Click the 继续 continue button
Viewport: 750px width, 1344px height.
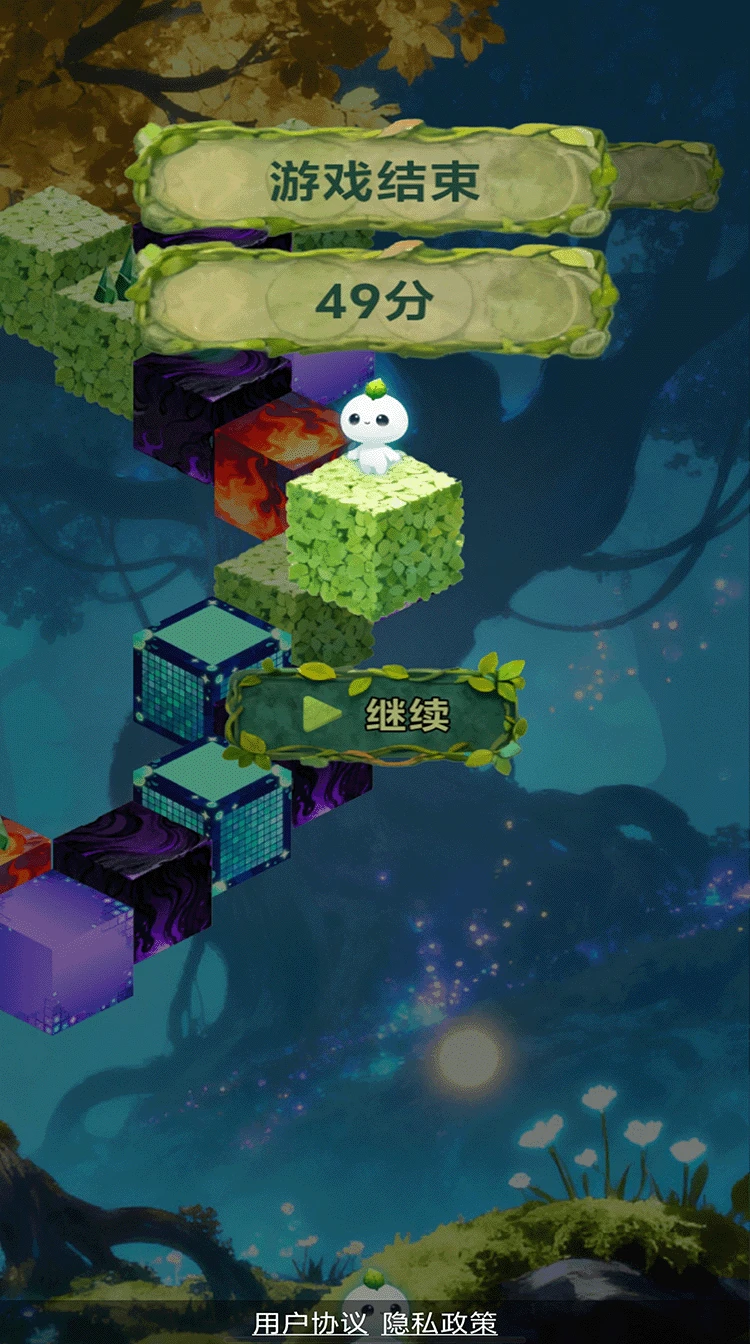tap(375, 715)
